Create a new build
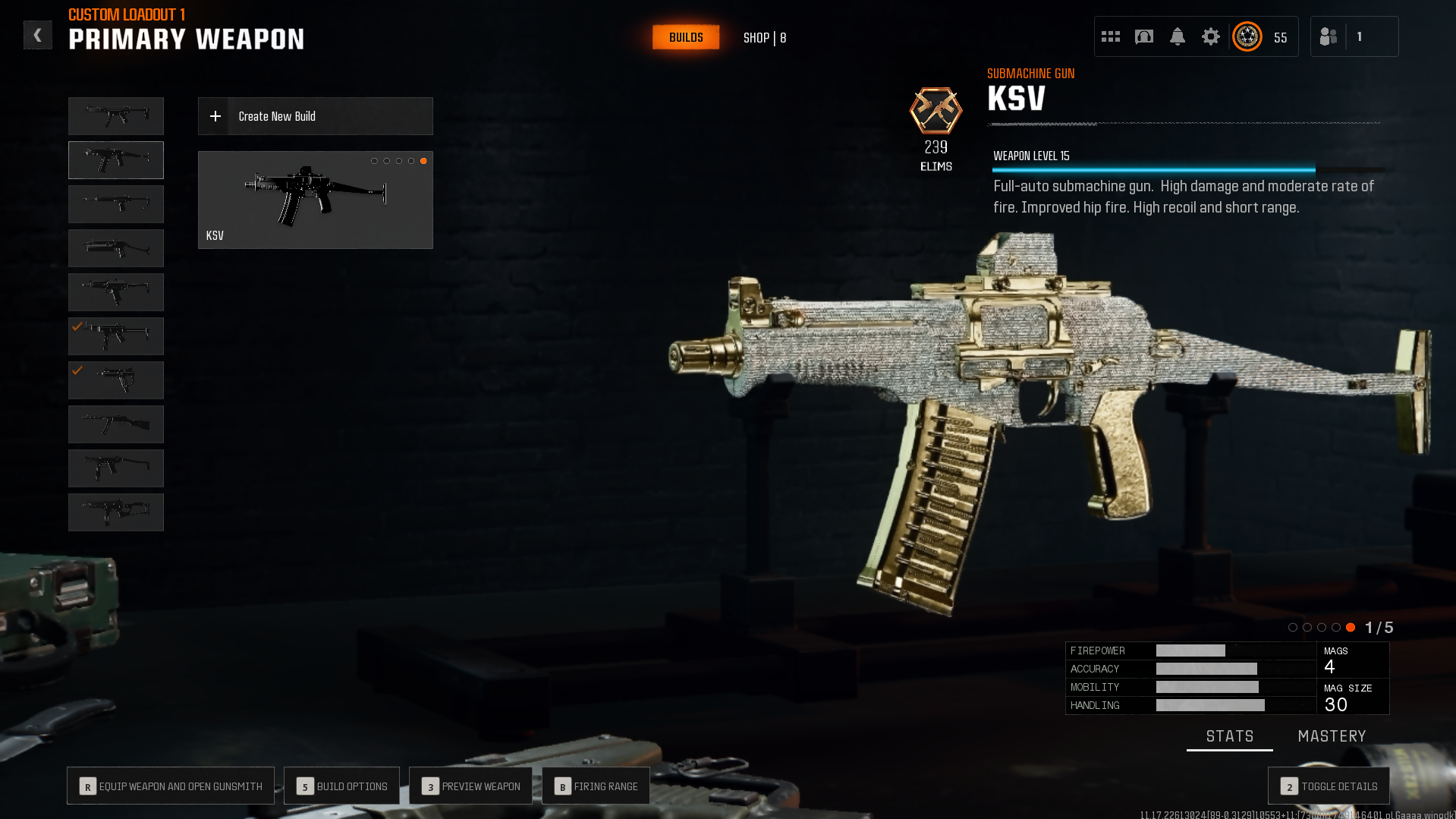The image size is (1456, 819). (x=315, y=116)
